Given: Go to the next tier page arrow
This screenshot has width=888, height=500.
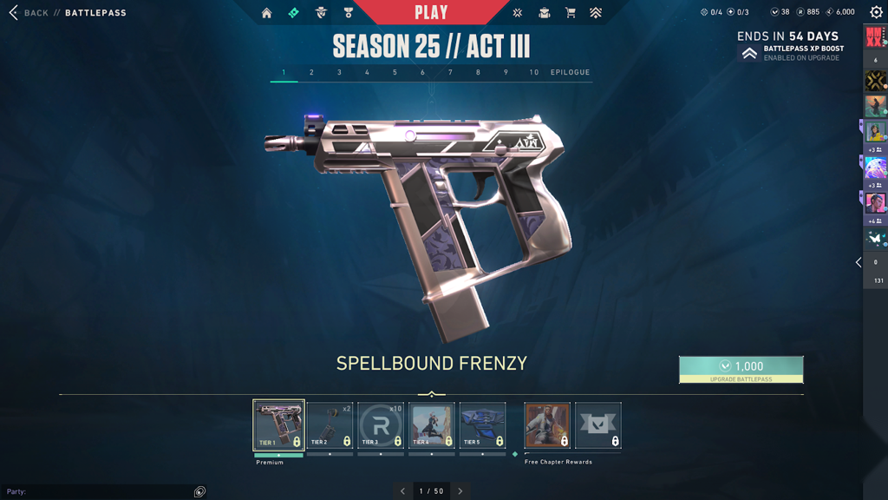Looking at the screenshot, I should (x=460, y=491).
